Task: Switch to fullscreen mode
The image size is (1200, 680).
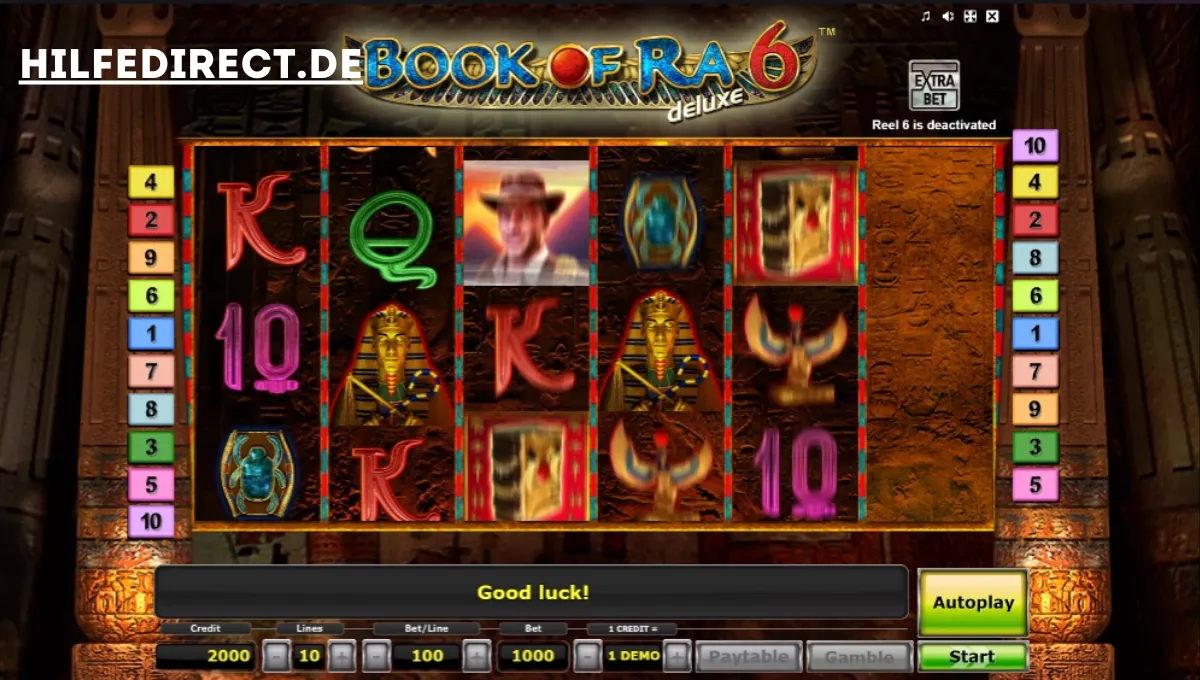Action: (970, 16)
